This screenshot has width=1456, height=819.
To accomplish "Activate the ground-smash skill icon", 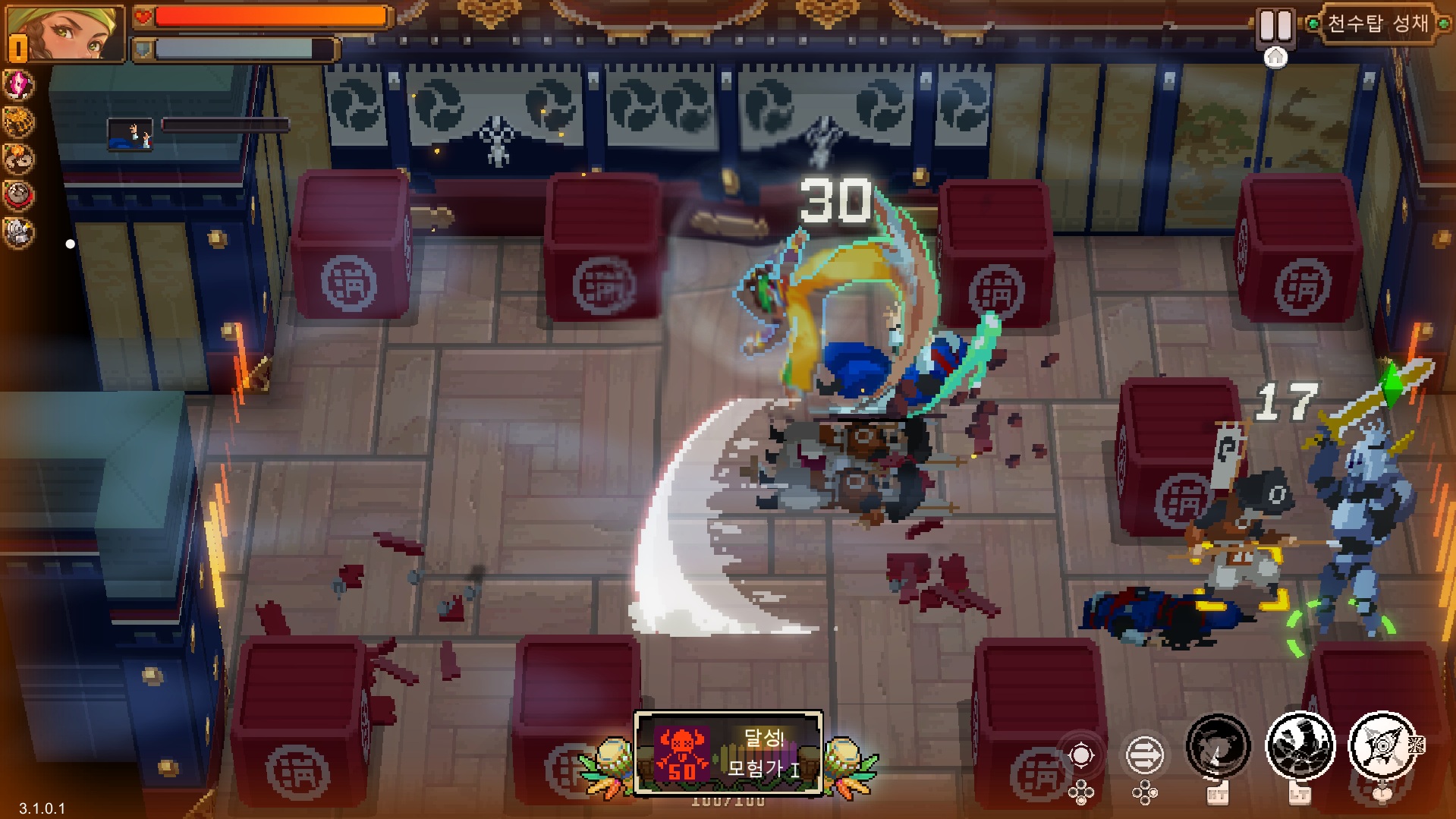I will pos(1300,748).
